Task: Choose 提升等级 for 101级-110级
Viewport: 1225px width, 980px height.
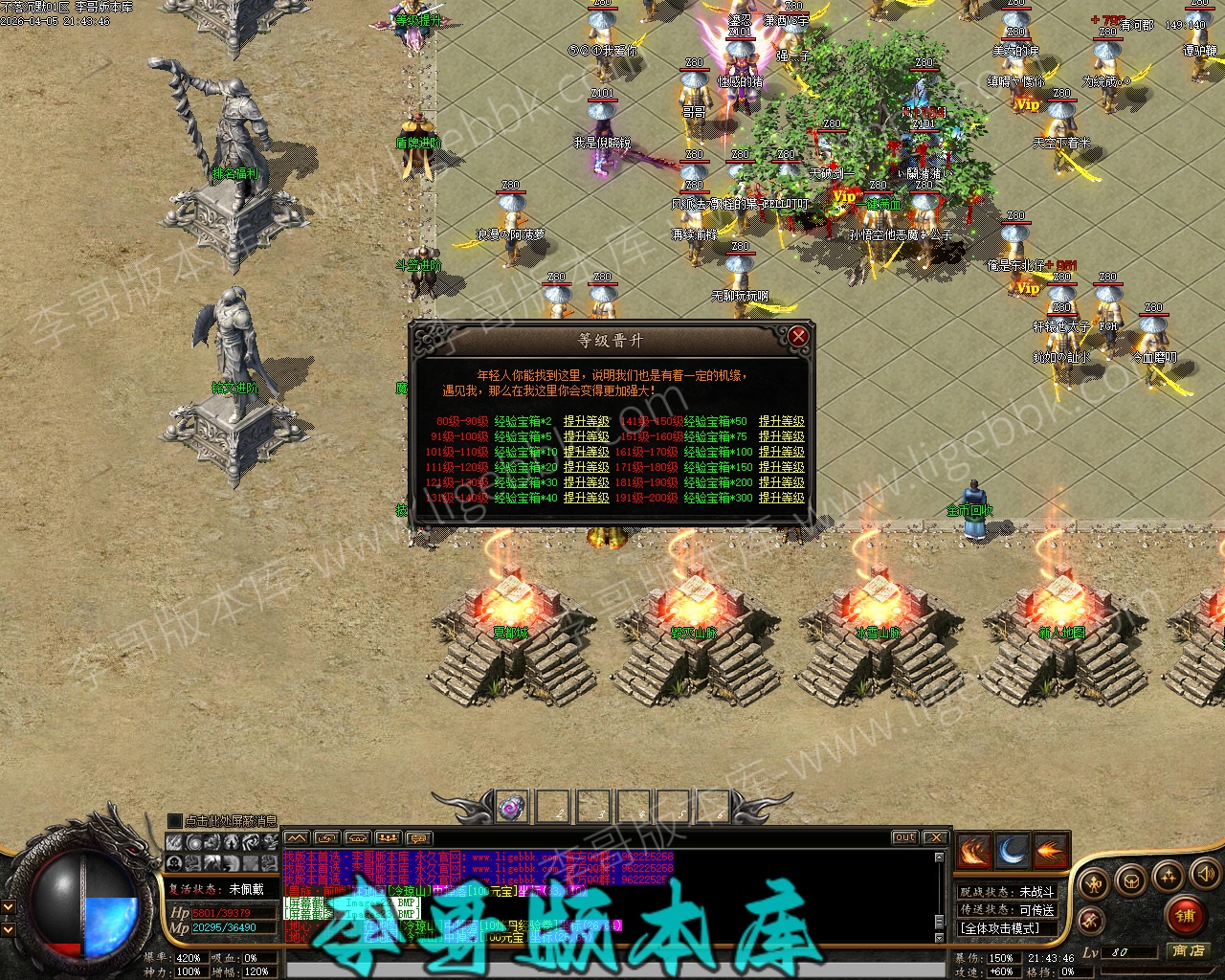Action: [586, 452]
